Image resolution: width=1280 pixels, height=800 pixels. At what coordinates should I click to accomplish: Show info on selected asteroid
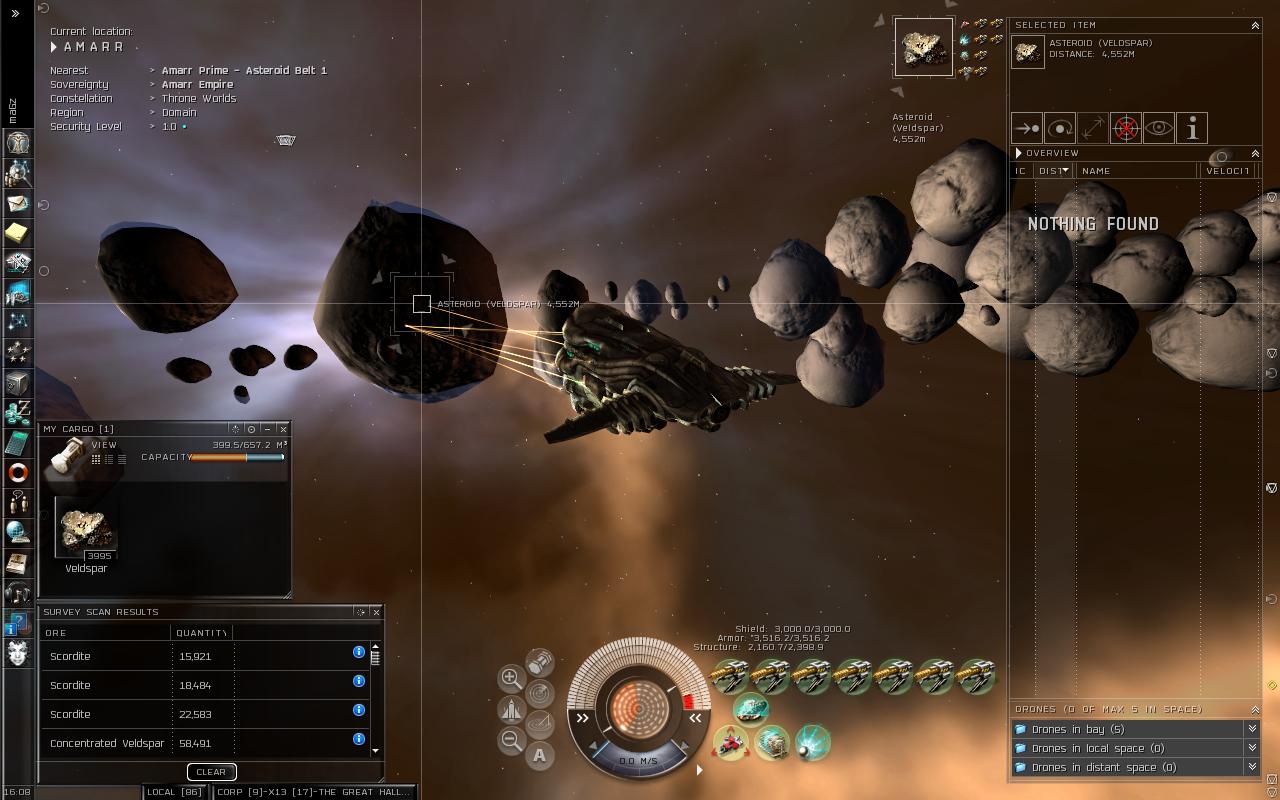pos(1192,128)
